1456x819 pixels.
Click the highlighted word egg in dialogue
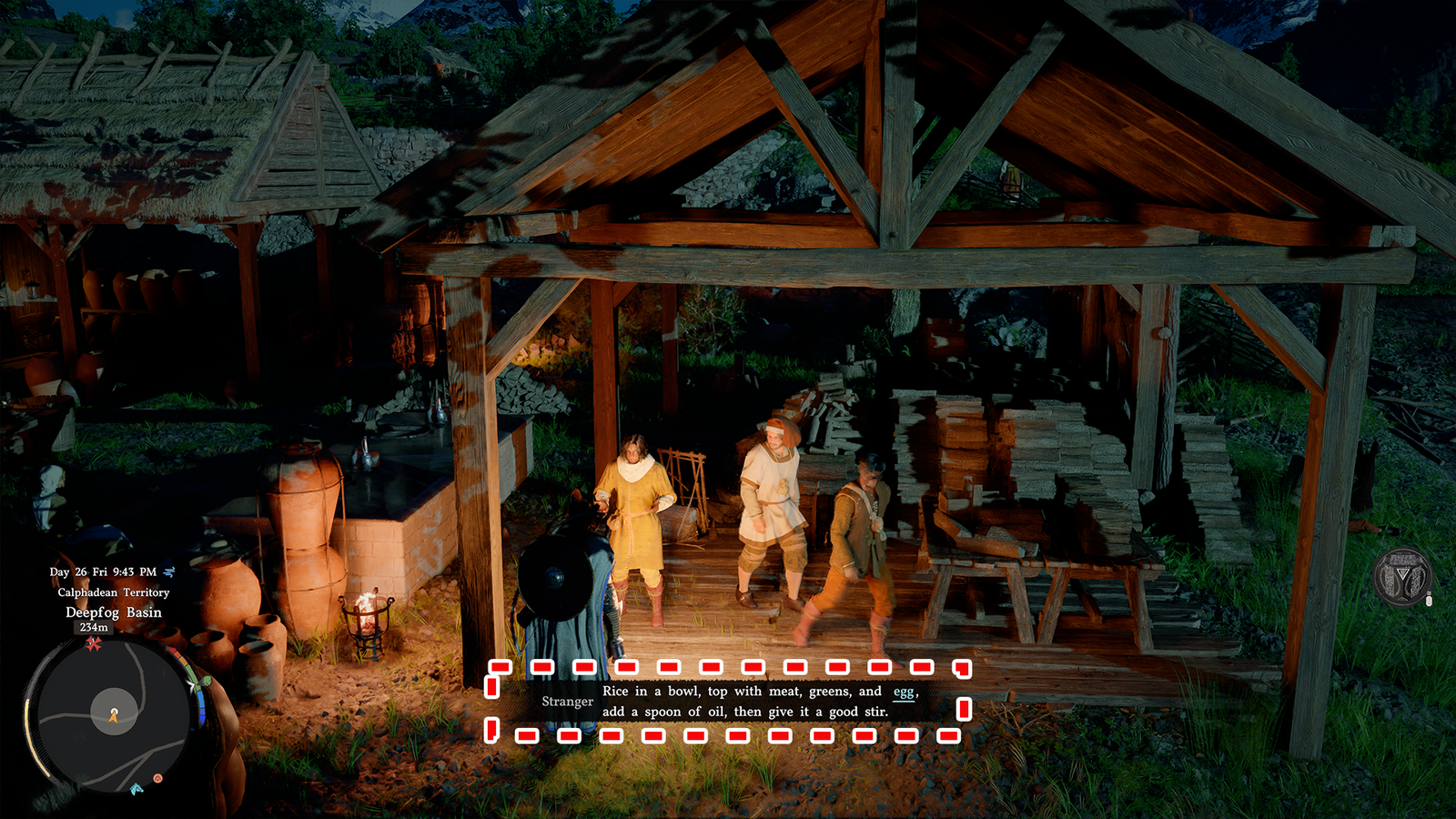pos(904,692)
